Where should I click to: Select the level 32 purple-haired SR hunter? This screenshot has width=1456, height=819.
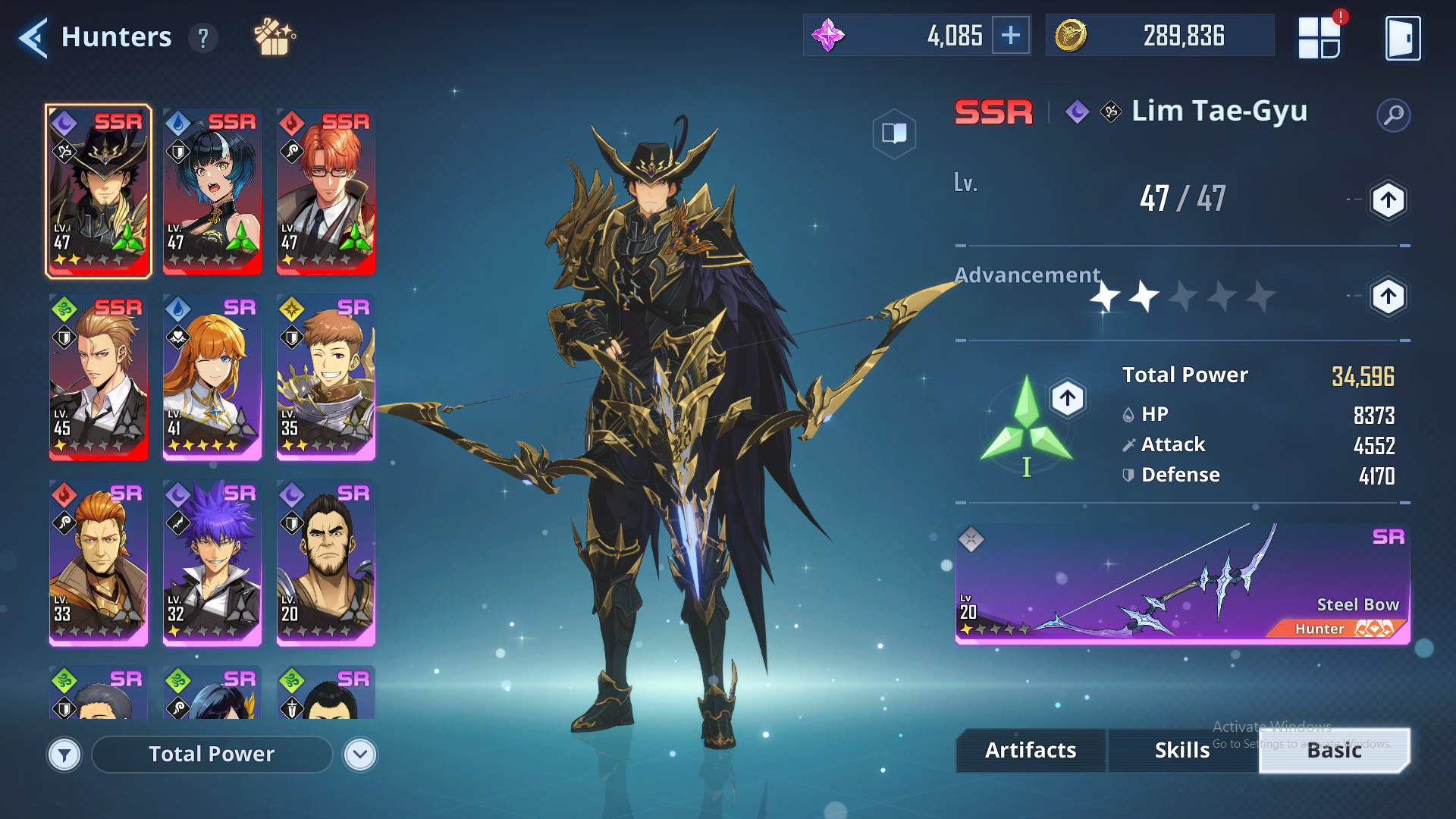click(212, 562)
